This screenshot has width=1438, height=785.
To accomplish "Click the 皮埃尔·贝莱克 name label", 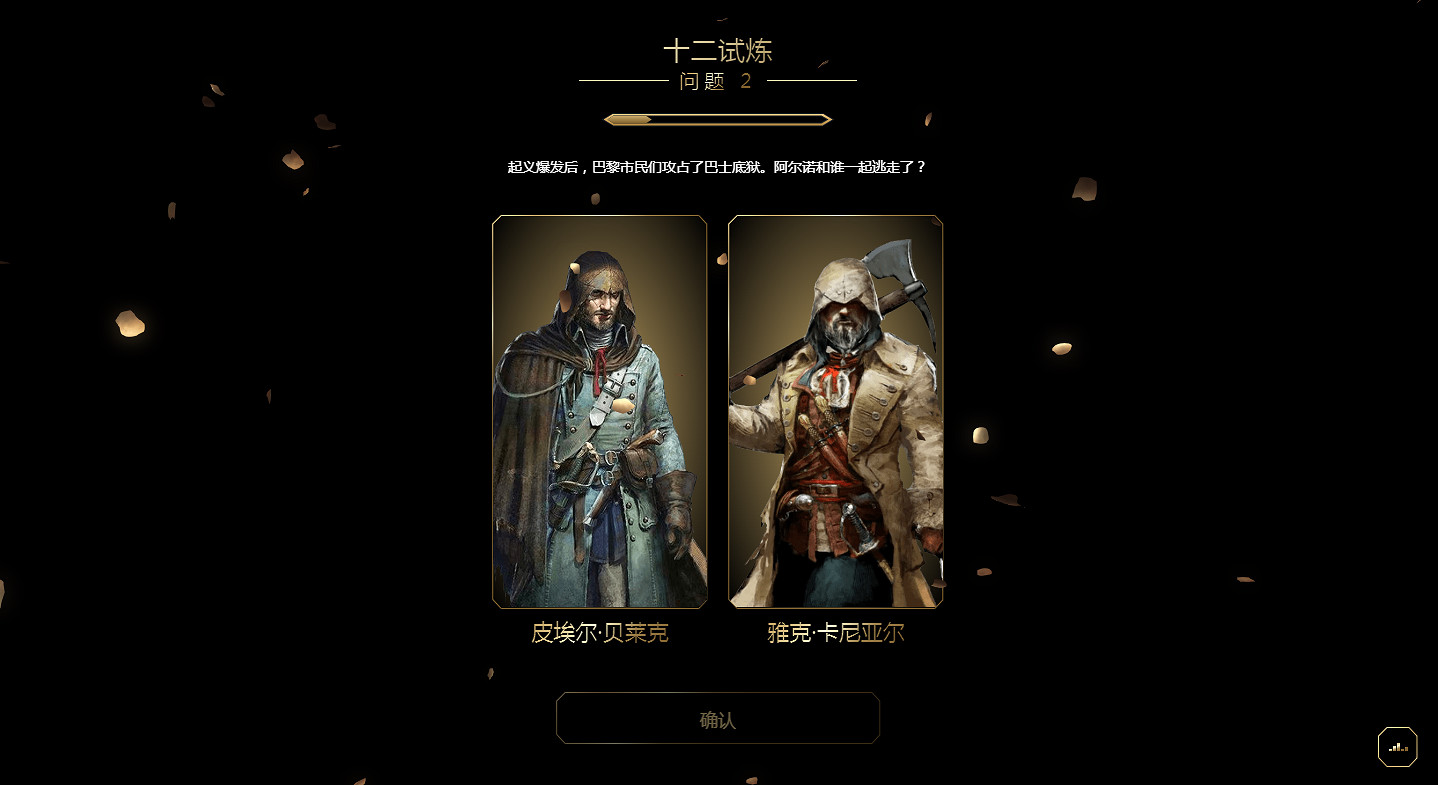I will tap(598, 632).
